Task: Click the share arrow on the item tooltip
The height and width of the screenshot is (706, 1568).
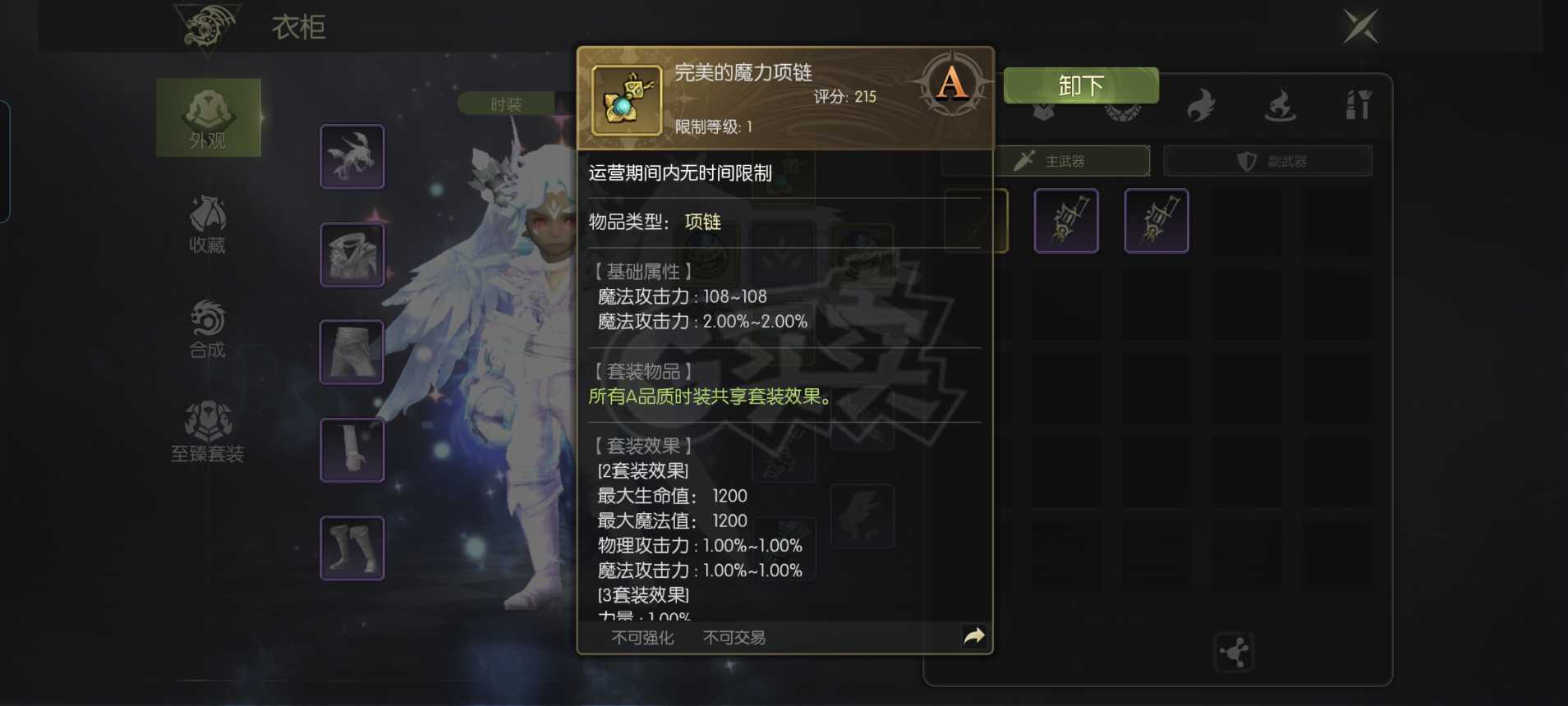Action: (974, 635)
